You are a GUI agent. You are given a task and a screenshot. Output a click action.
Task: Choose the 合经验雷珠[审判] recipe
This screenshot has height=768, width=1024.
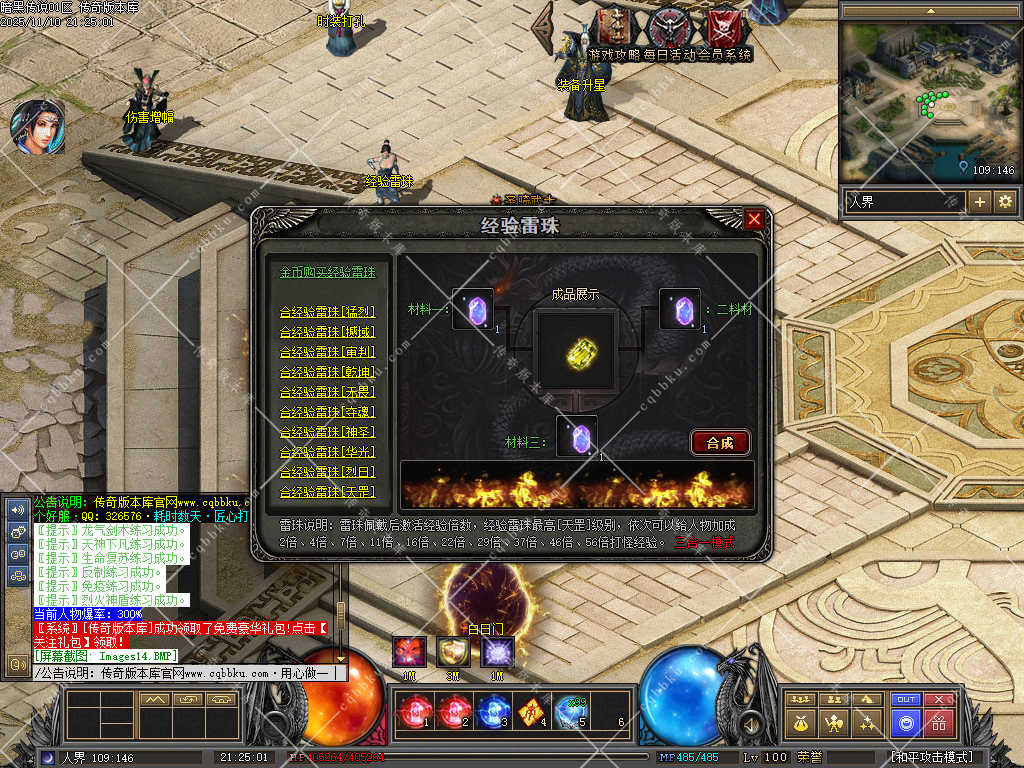[x=328, y=352]
